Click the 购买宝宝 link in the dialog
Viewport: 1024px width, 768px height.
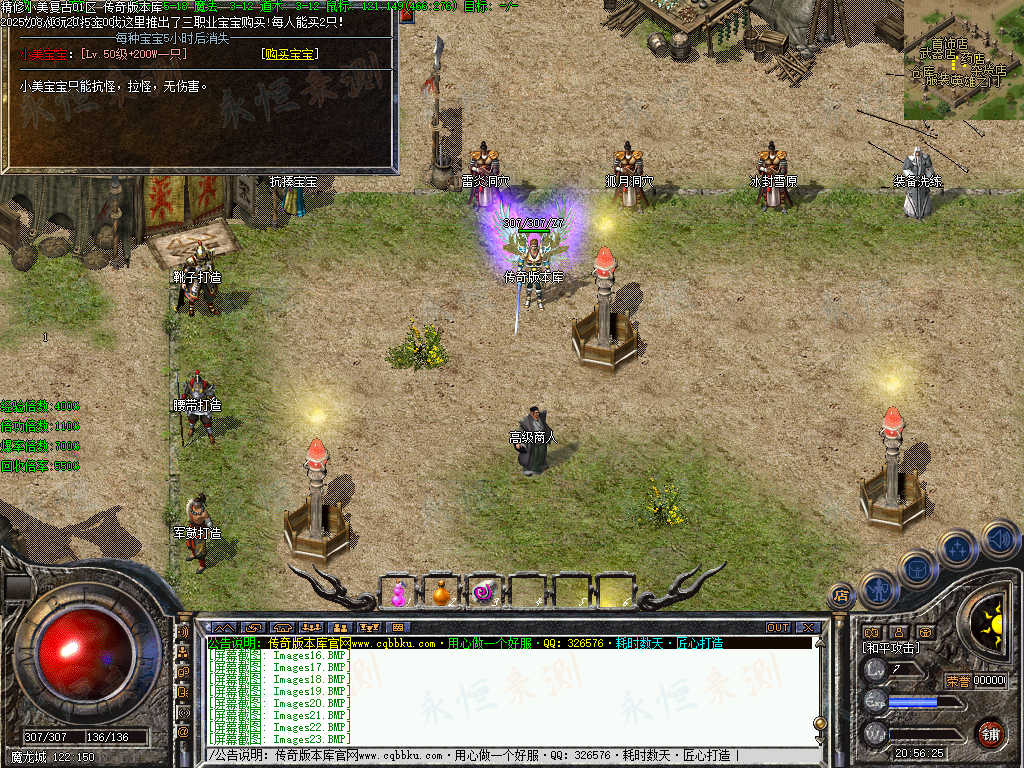tap(289, 54)
